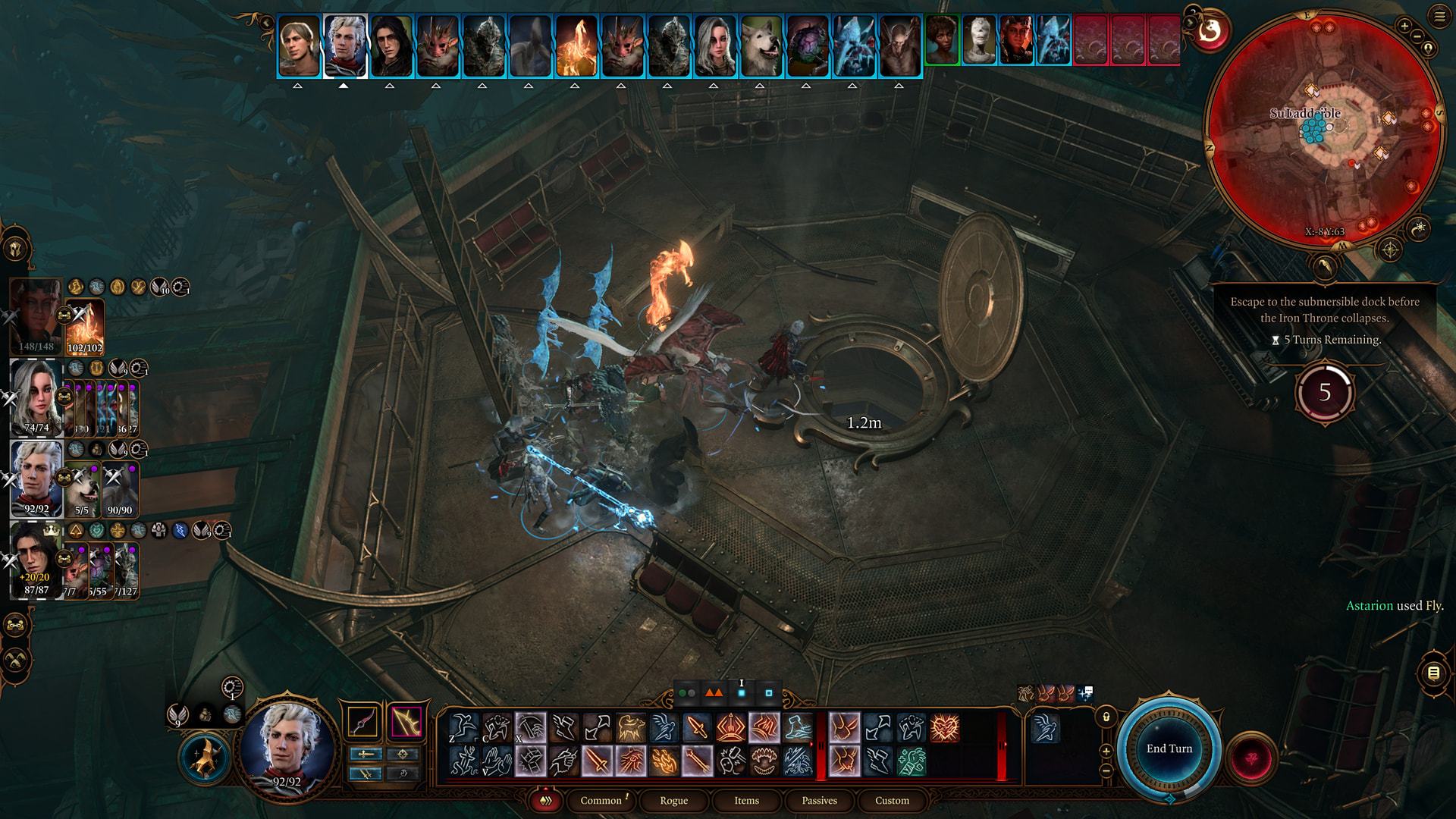
Task: Open the combat log scroll icon
Action: coord(1433,673)
